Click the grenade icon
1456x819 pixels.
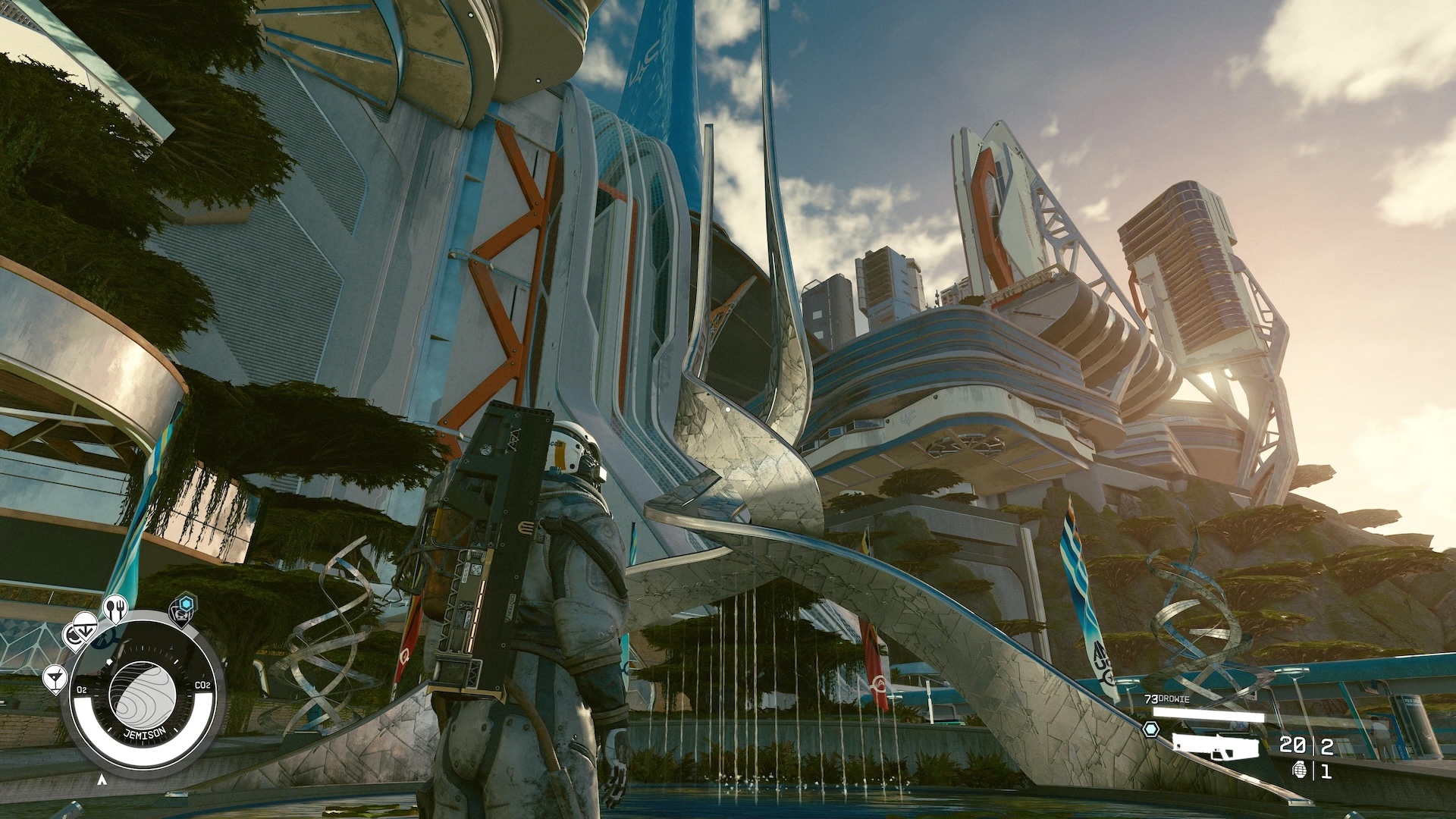pyautogui.click(x=1298, y=770)
